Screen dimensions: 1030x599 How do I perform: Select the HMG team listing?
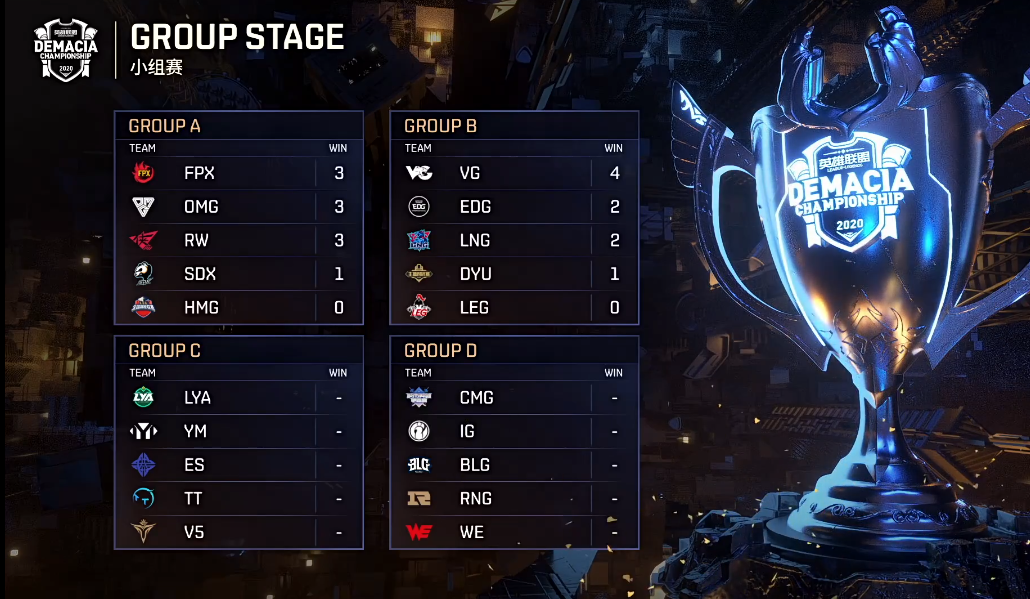(238, 308)
